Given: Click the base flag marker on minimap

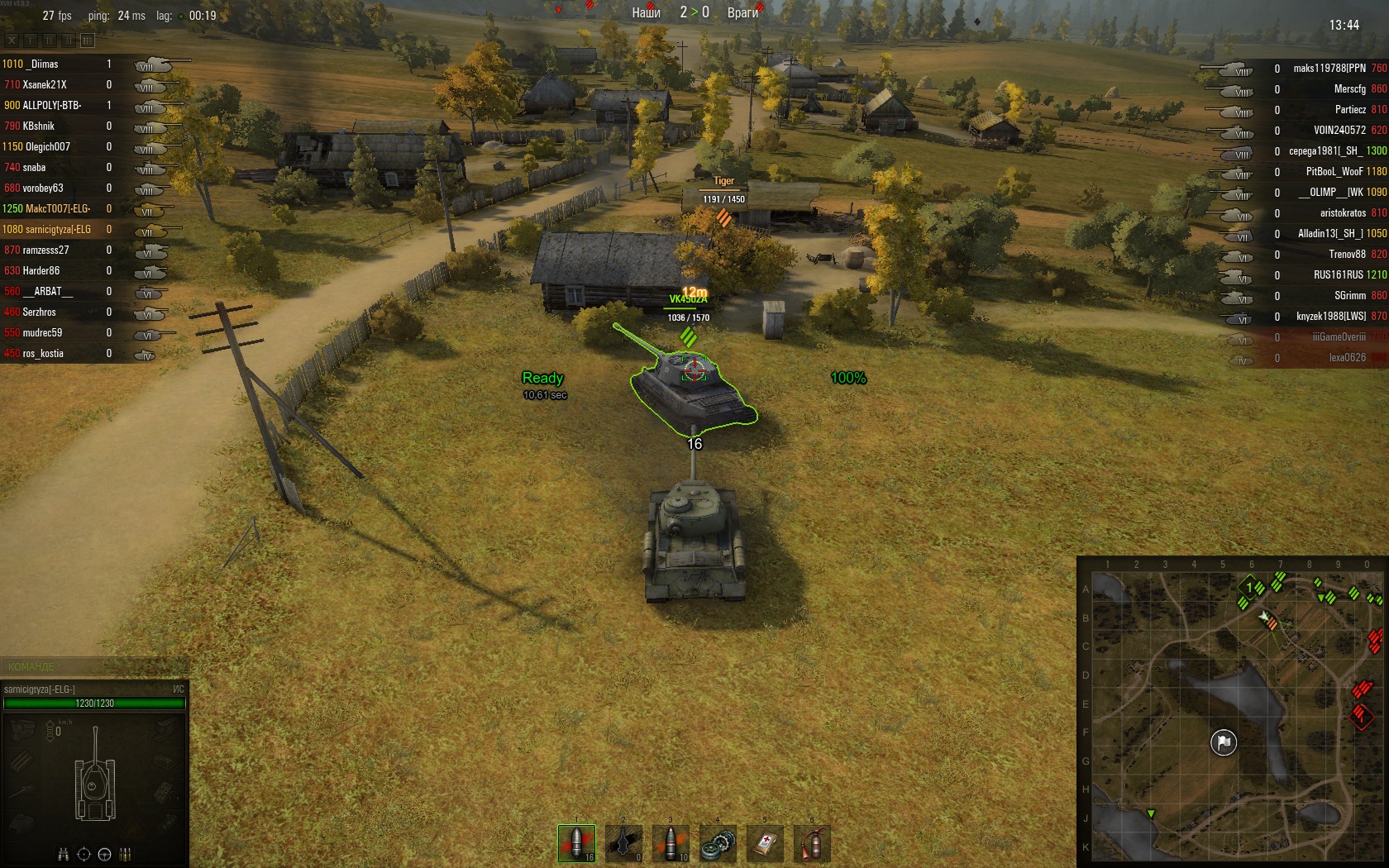Looking at the screenshot, I should (x=1224, y=742).
